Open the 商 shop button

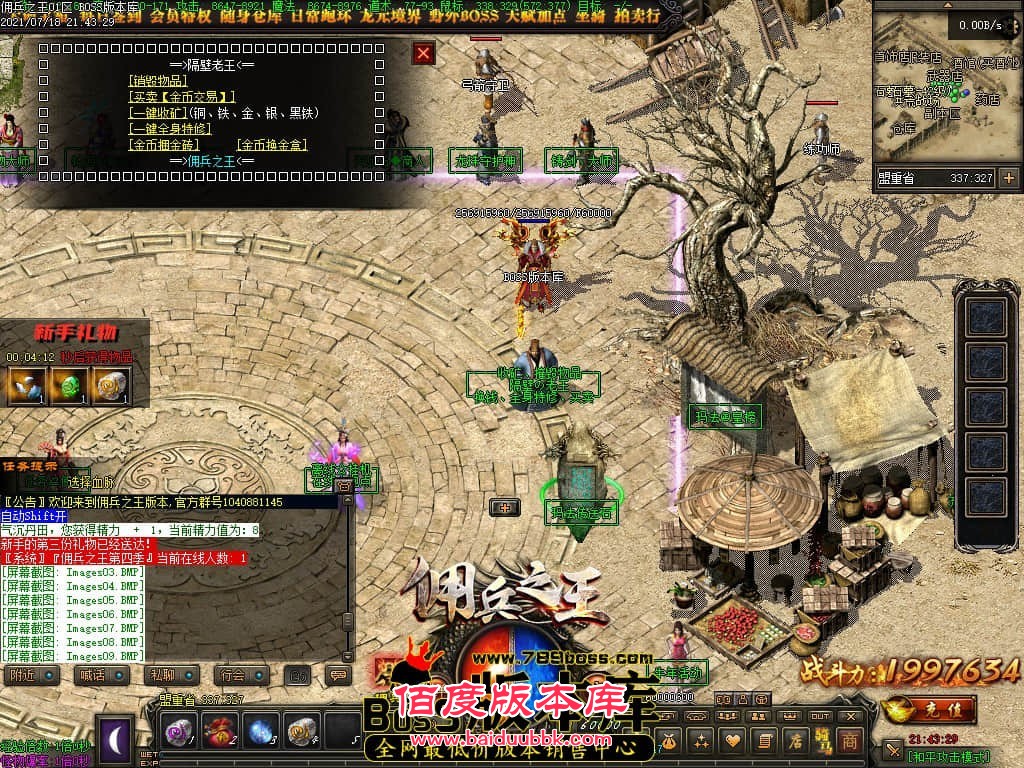pos(849,741)
